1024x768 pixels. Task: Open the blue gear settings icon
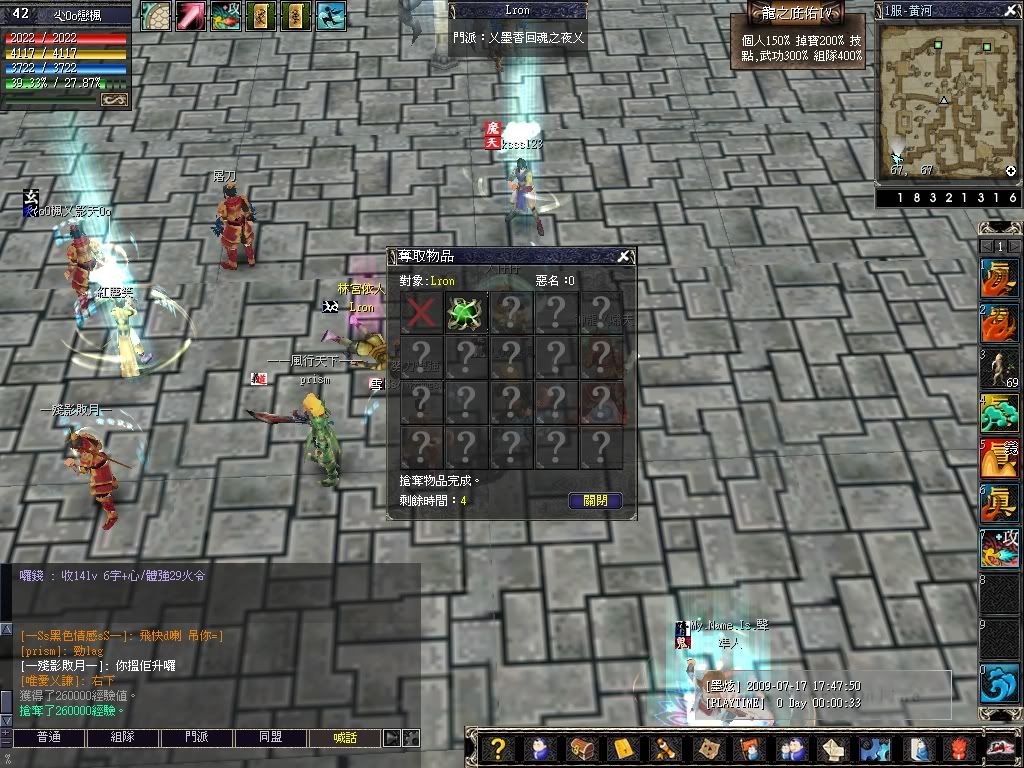tap(875, 749)
